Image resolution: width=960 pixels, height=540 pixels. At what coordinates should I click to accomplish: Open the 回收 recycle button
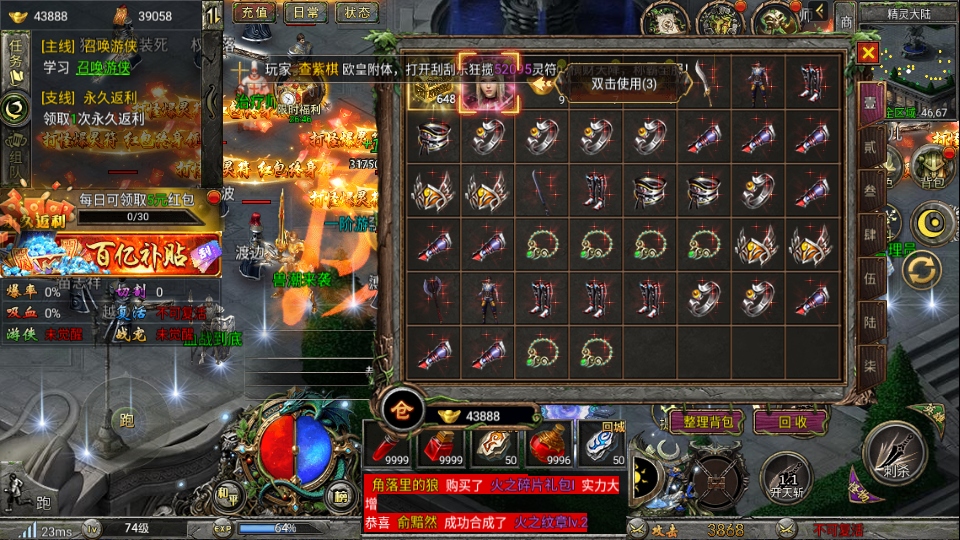[x=793, y=421]
